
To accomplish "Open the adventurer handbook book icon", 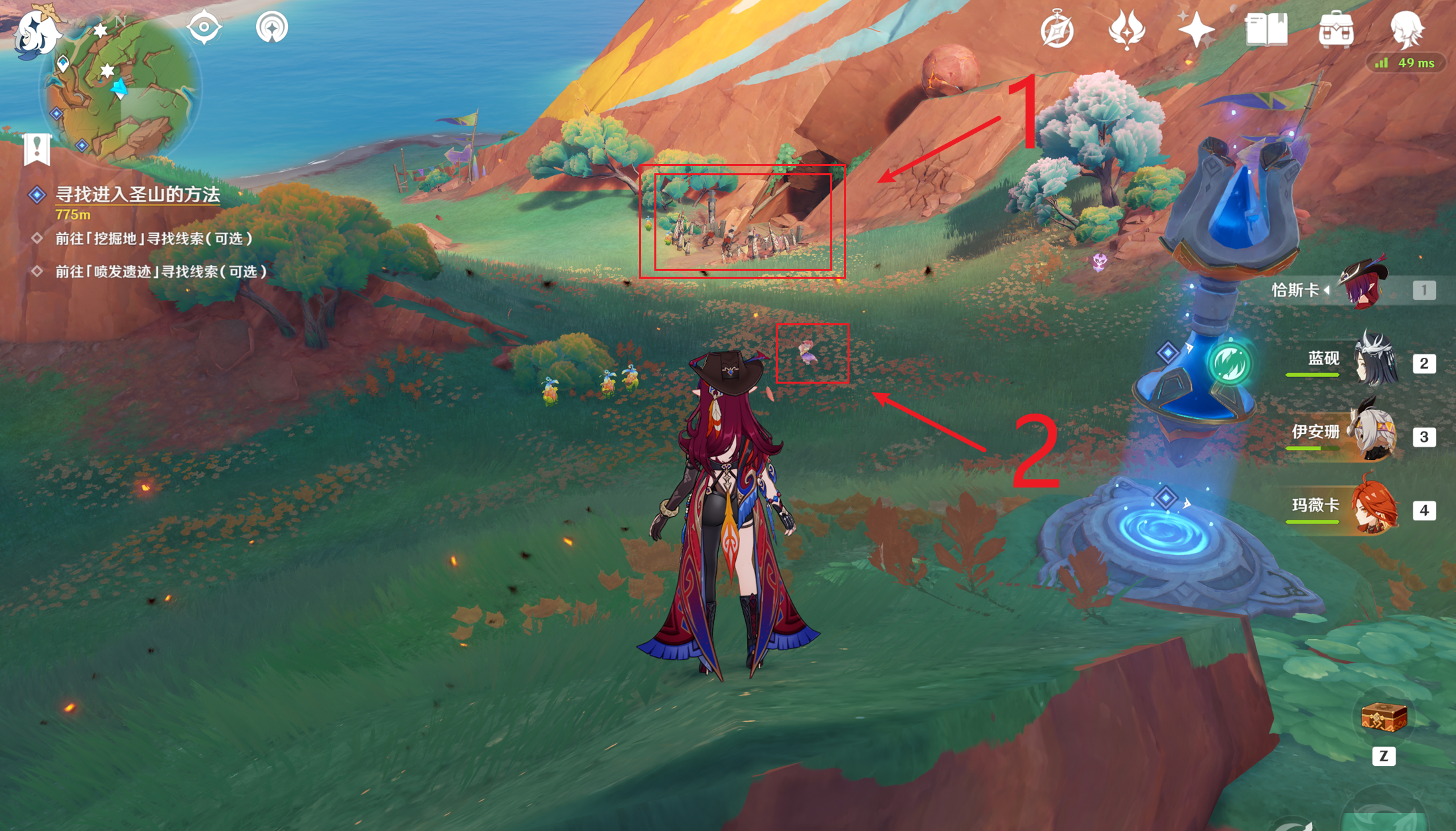I will 1266,30.
